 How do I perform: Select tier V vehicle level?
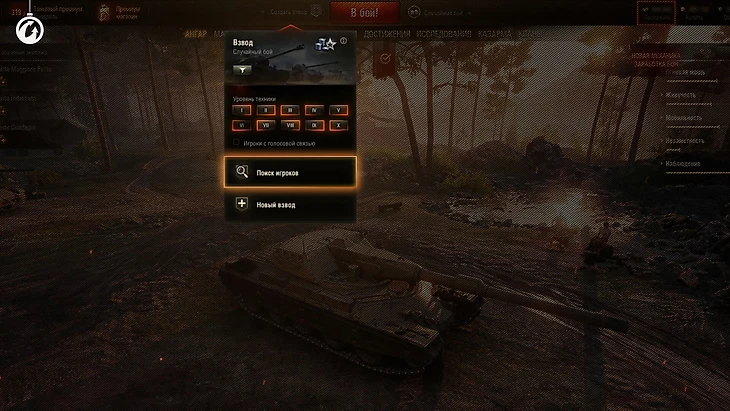[x=339, y=110]
